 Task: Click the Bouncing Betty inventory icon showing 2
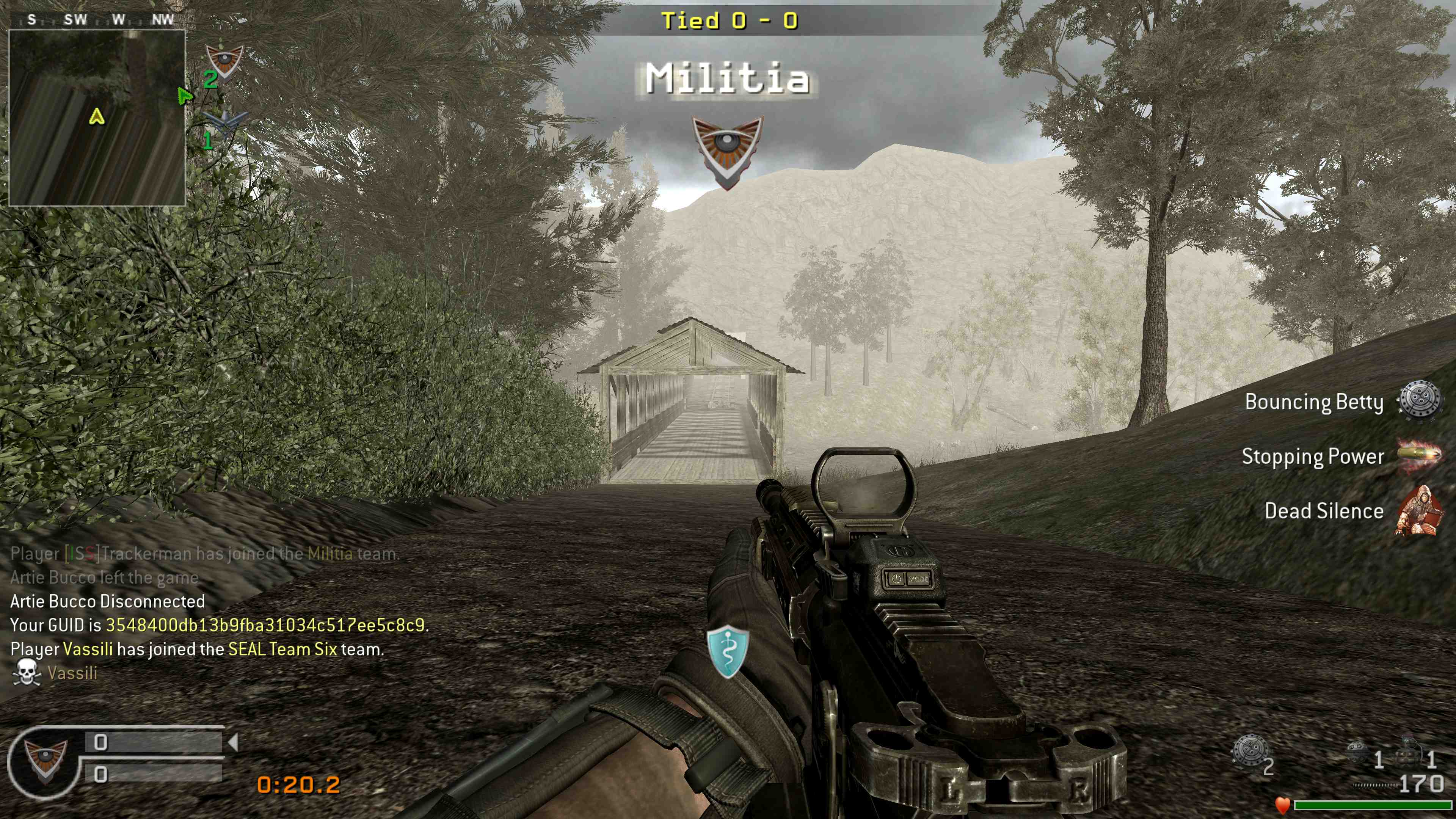(1250, 751)
